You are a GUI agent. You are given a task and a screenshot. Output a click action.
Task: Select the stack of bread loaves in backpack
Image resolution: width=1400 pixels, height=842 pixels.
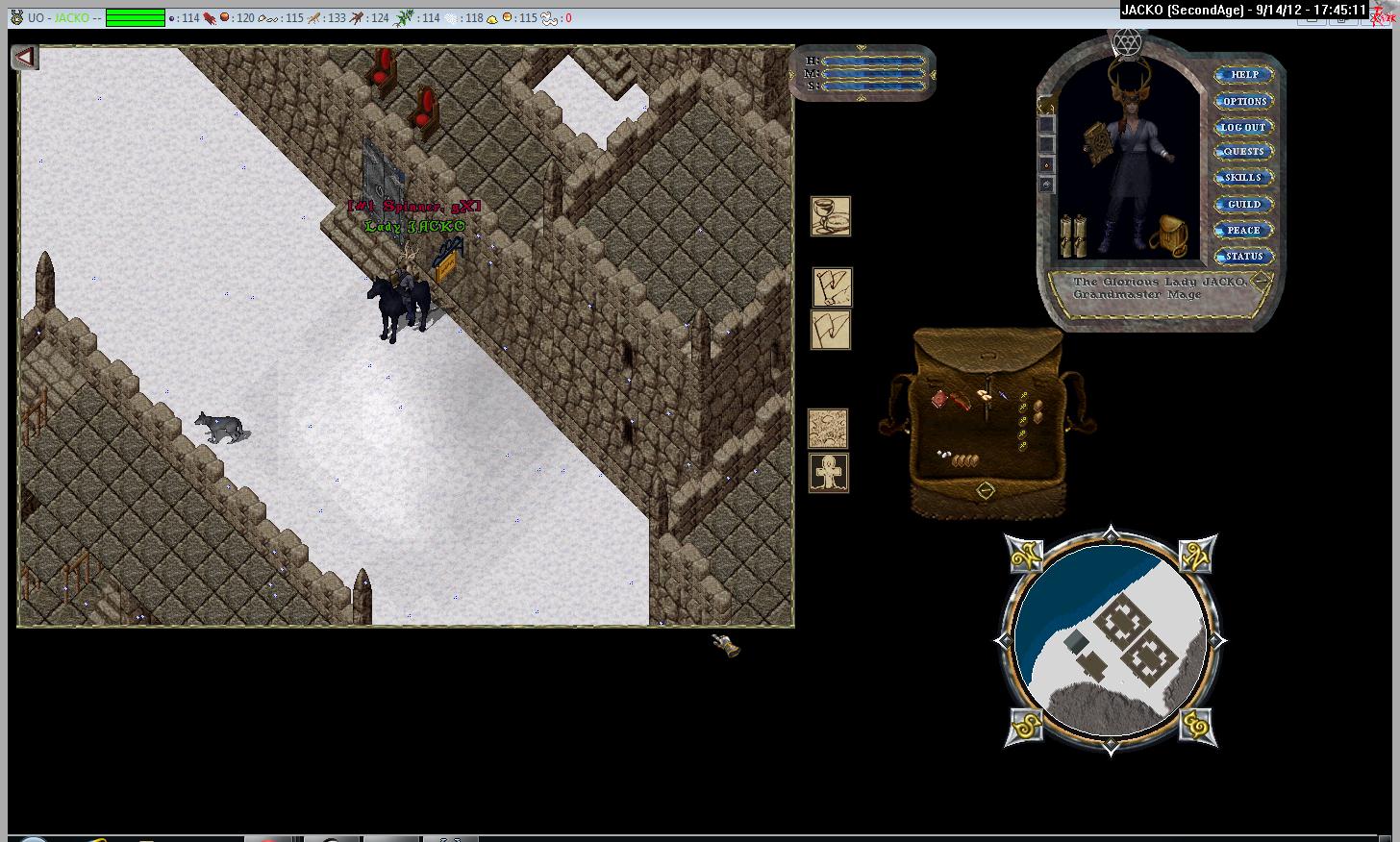963,460
